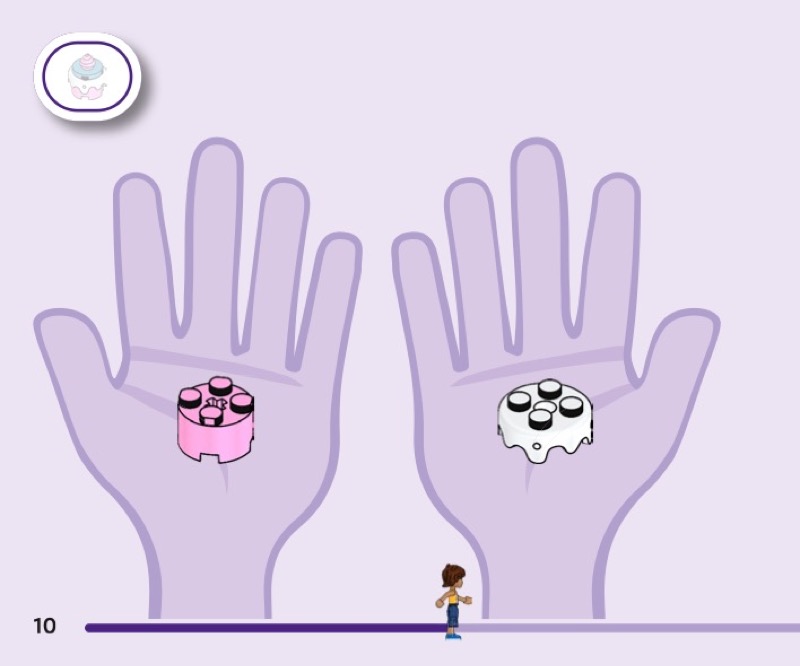Jump ahead on the unfilled progress bar

point(630,628)
